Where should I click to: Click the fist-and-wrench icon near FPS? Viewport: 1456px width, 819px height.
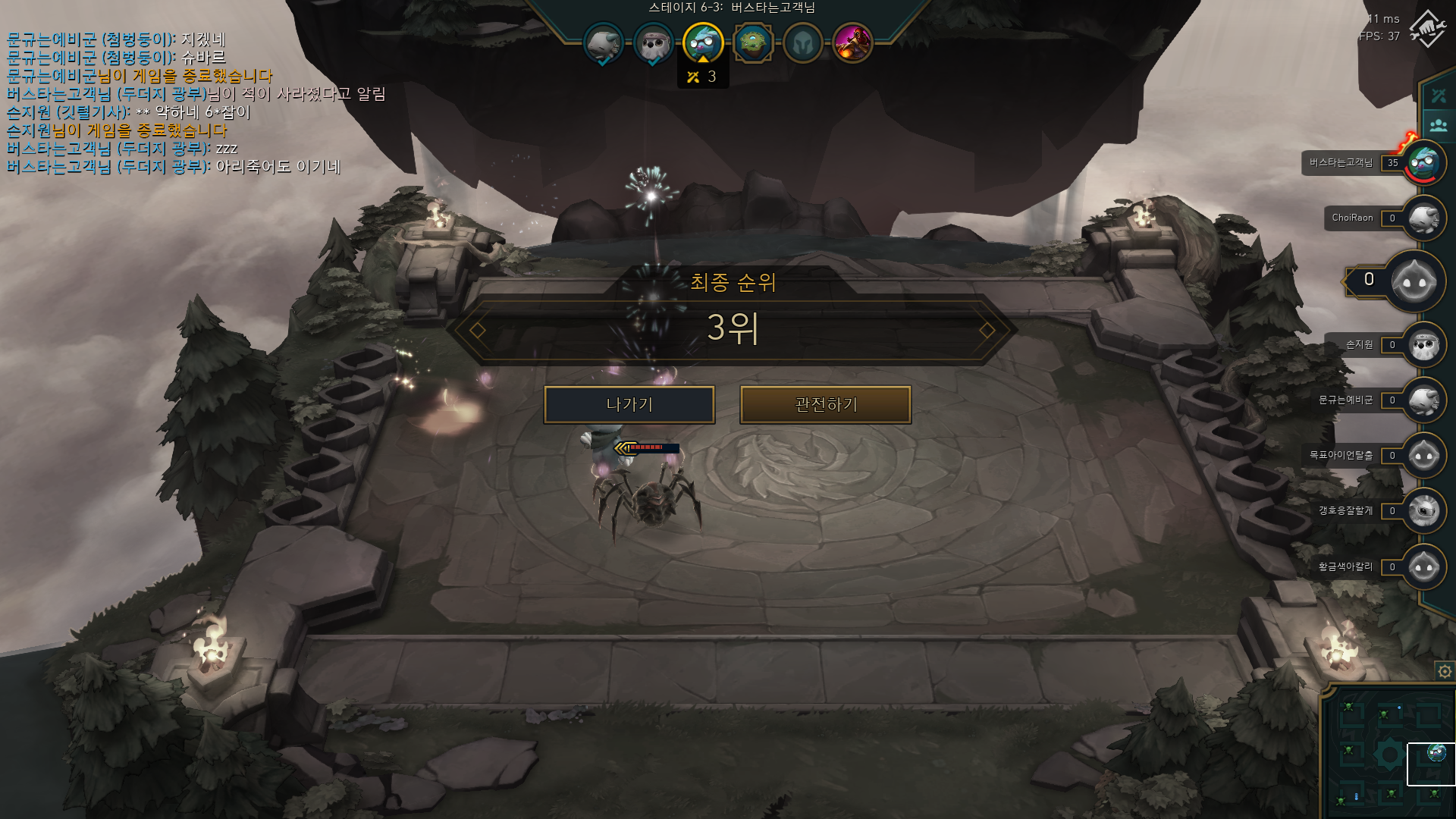pyautogui.click(x=1427, y=29)
